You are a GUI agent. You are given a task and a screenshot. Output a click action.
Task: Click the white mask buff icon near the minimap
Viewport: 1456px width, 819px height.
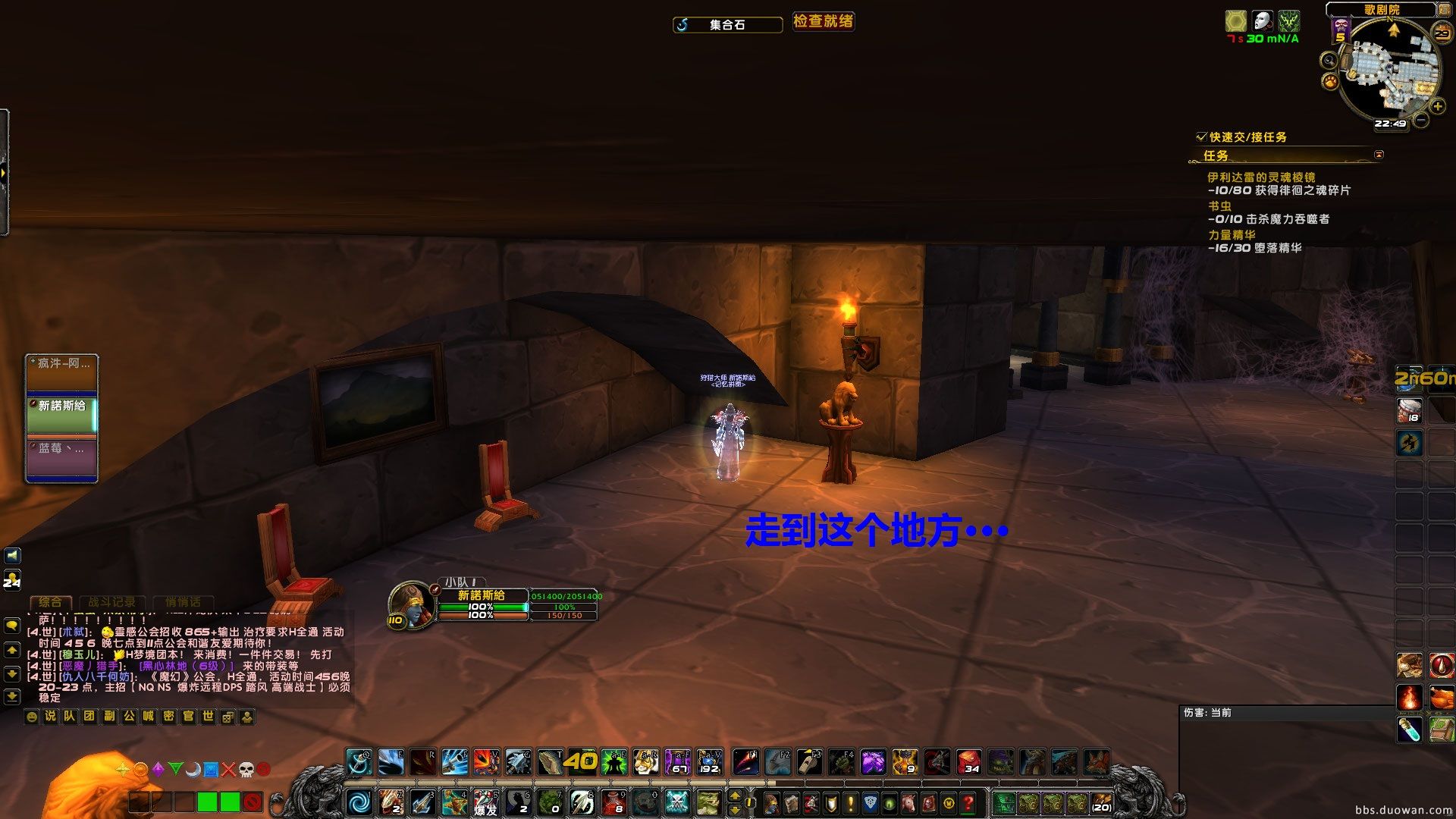click(1262, 22)
